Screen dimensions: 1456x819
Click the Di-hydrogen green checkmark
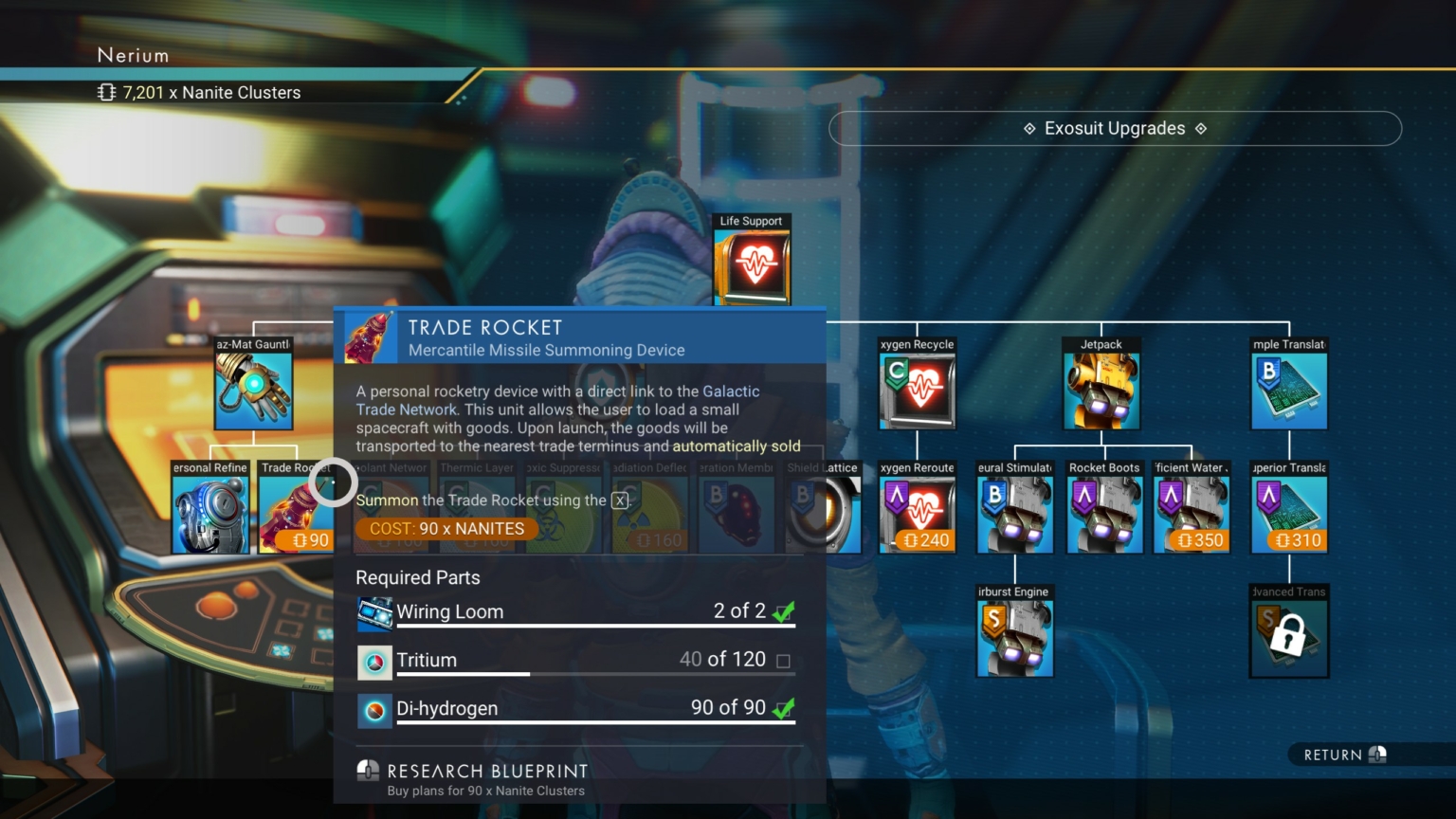click(783, 709)
